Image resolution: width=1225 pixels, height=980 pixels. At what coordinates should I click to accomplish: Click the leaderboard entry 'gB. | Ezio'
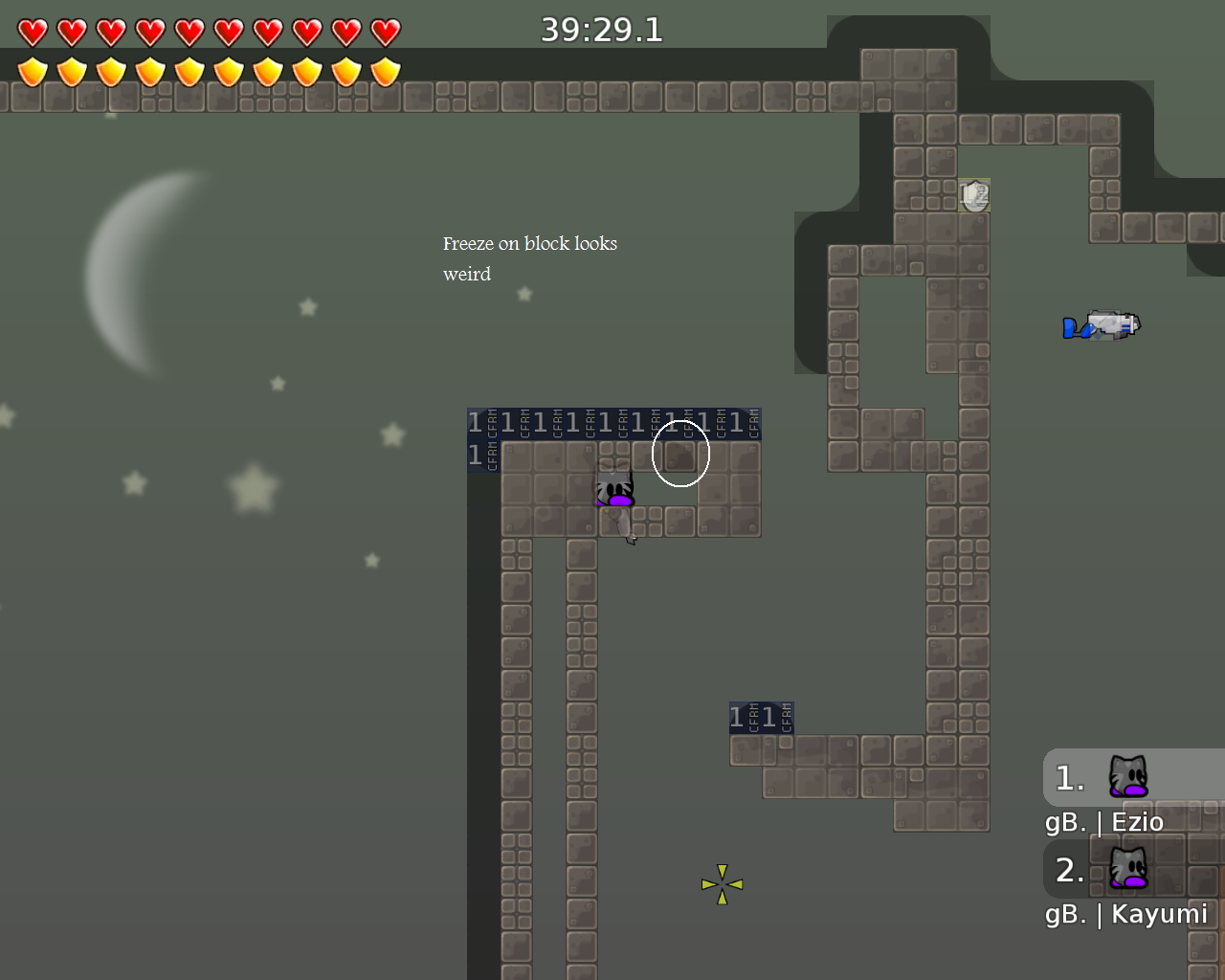tap(1103, 821)
